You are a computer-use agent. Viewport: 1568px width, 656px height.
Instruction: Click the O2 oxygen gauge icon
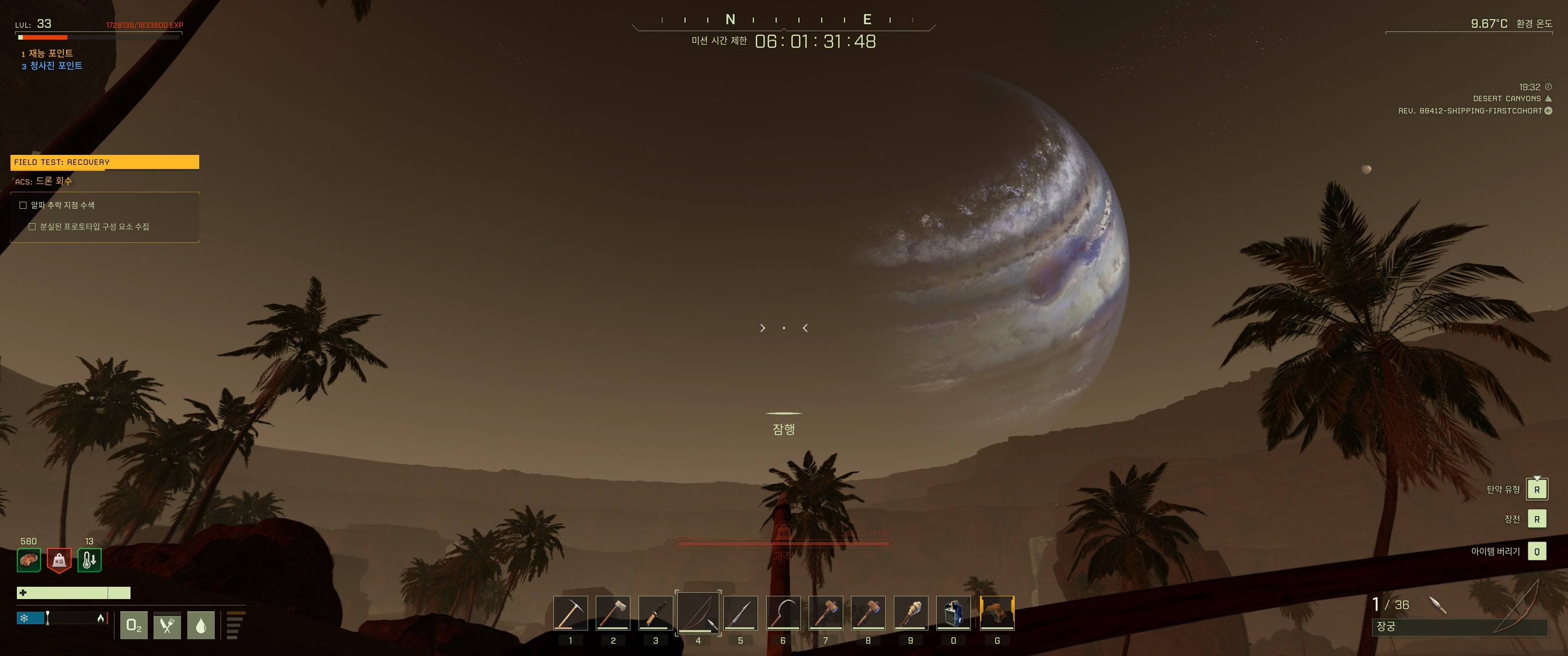[134, 625]
